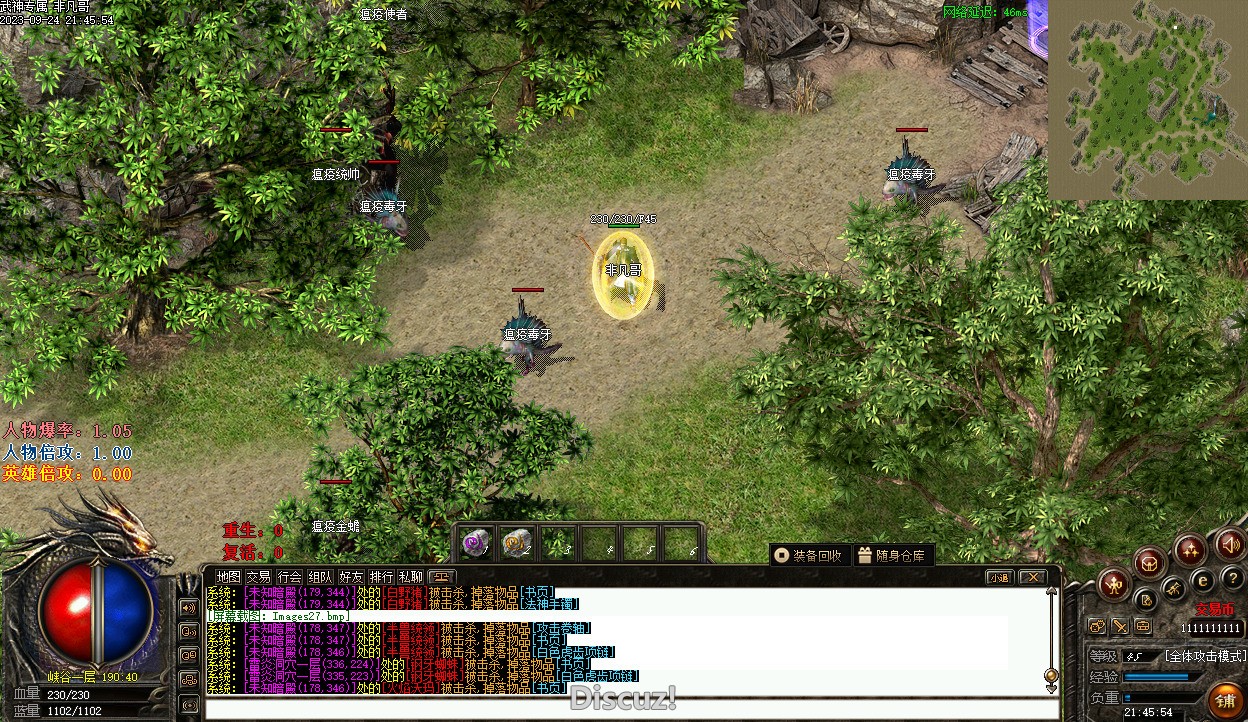Click the 小退 logout button
The image size is (1248, 722).
pyautogui.click(x=999, y=577)
